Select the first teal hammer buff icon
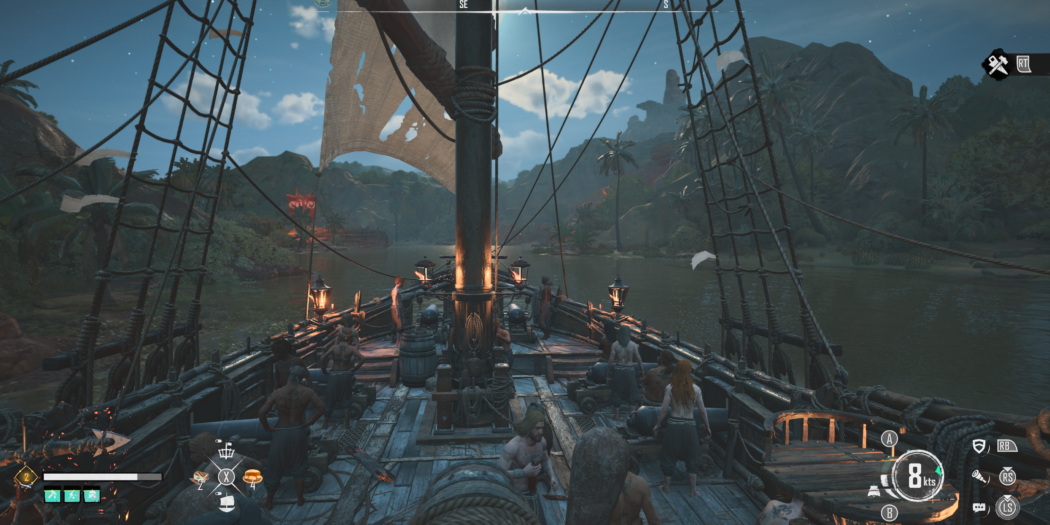This screenshot has height=525, width=1050. click(x=51, y=495)
